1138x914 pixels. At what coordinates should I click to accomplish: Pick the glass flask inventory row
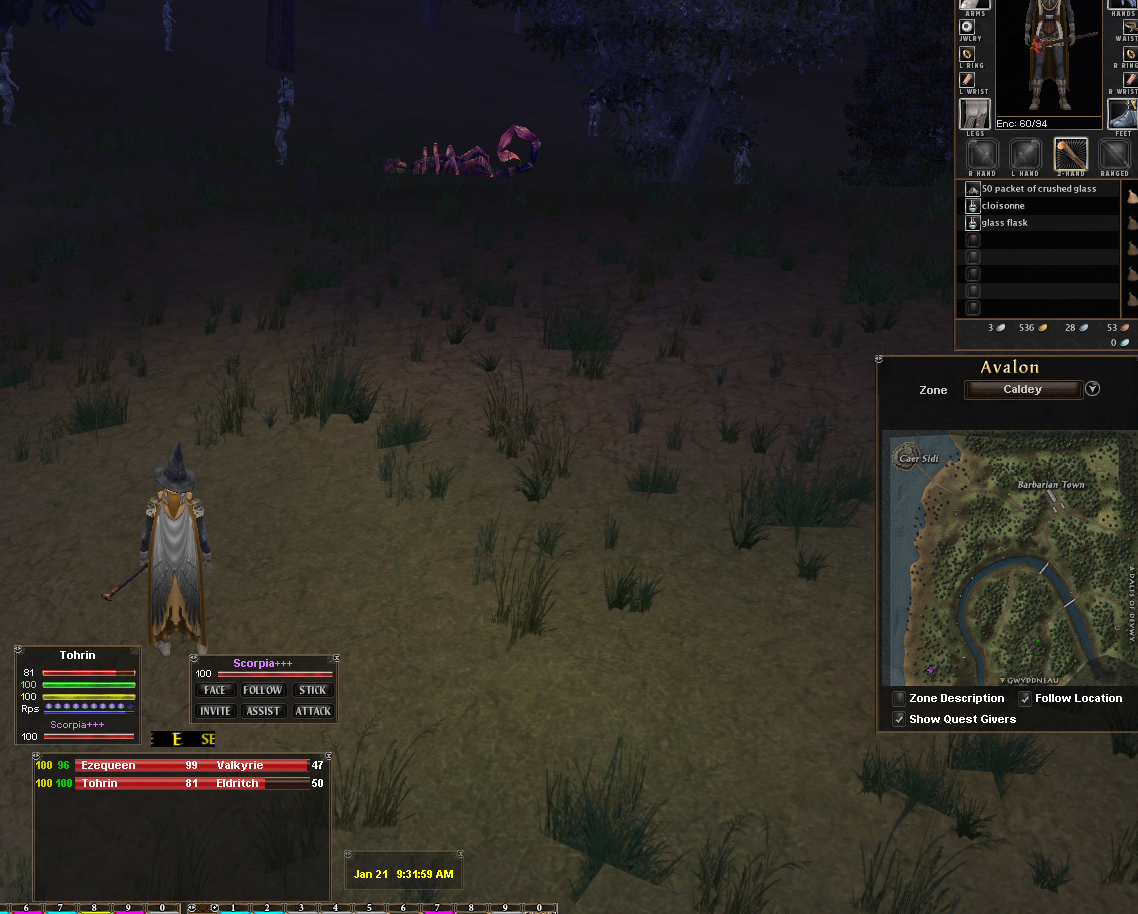[1005, 223]
